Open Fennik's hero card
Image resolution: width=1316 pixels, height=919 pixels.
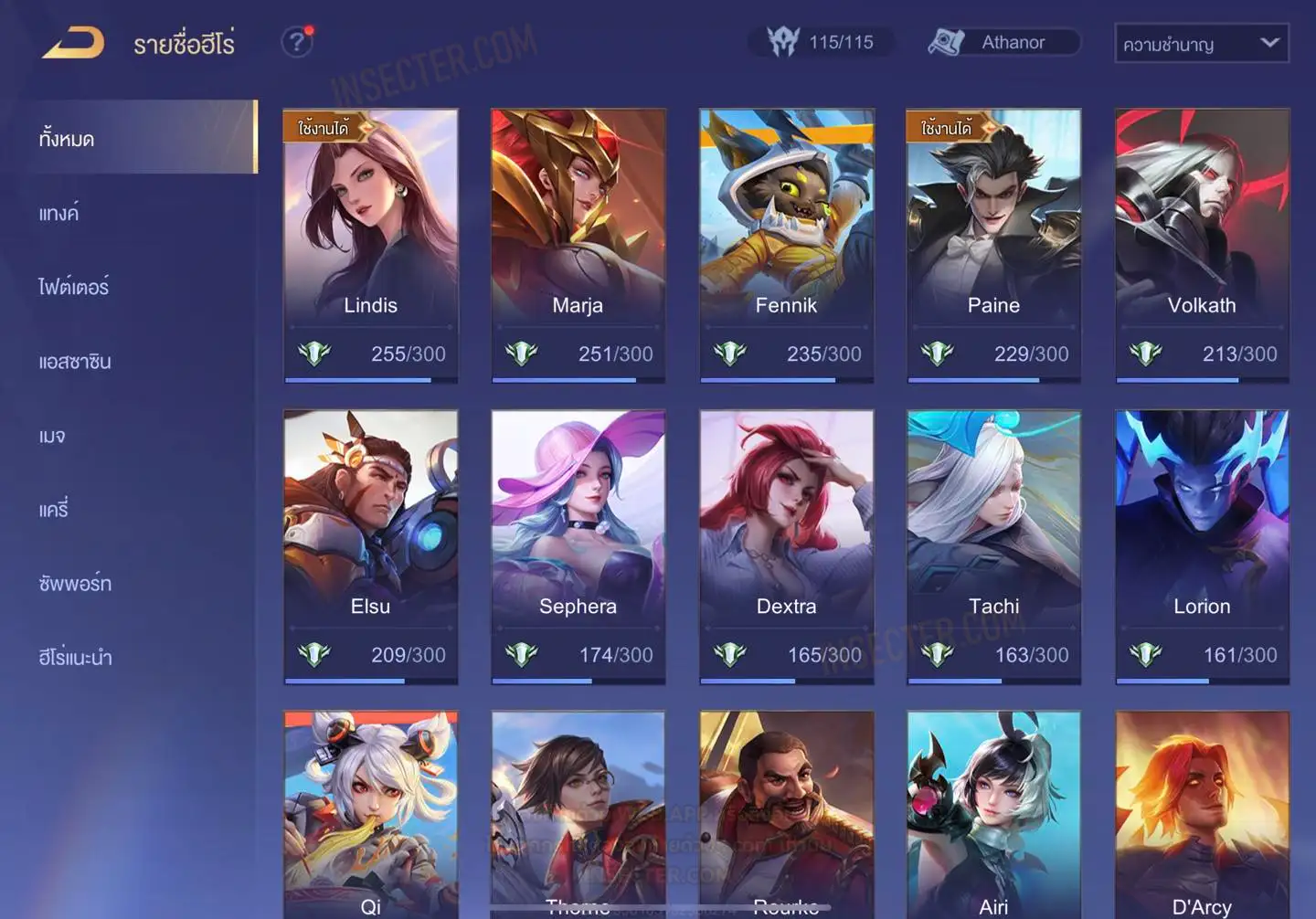click(786, 245)
